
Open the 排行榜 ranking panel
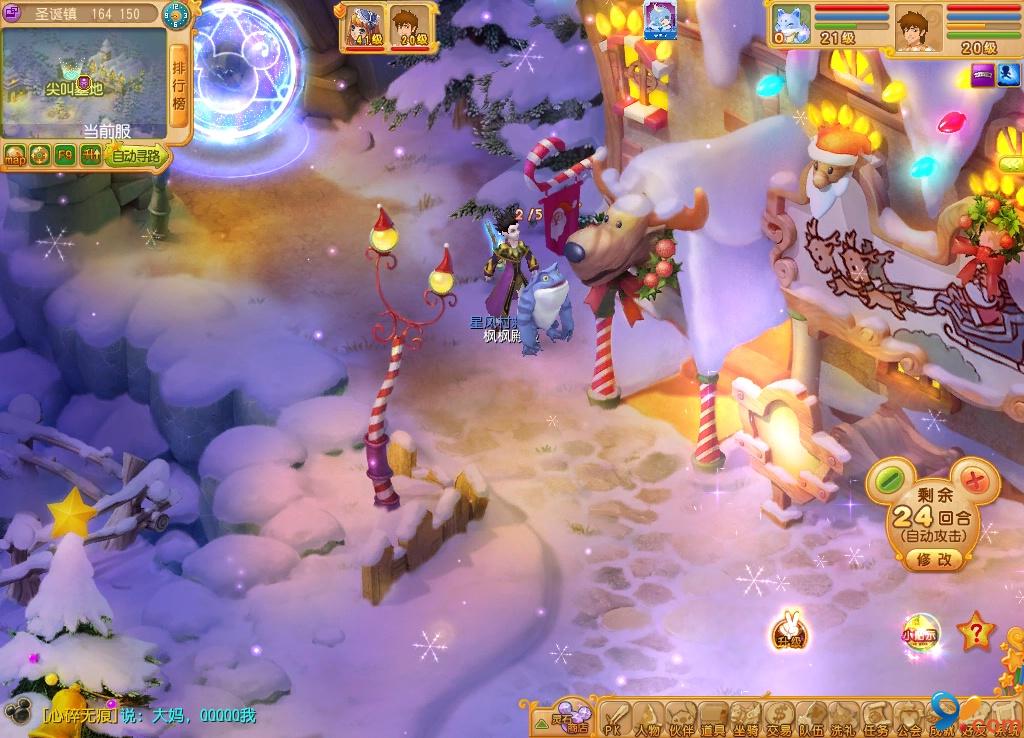coord(180,85)
